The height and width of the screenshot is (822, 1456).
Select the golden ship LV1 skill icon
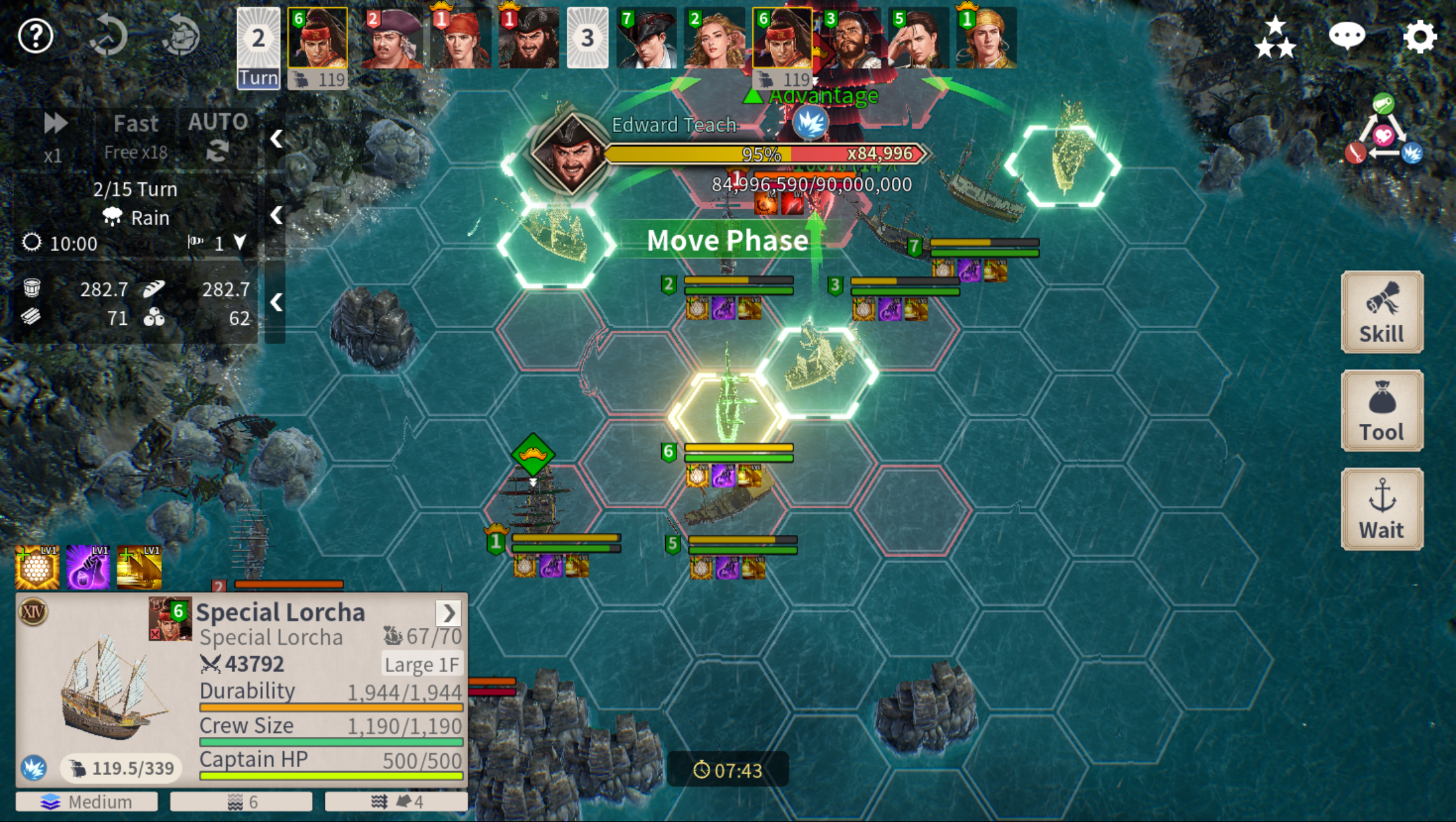point(139,567)
